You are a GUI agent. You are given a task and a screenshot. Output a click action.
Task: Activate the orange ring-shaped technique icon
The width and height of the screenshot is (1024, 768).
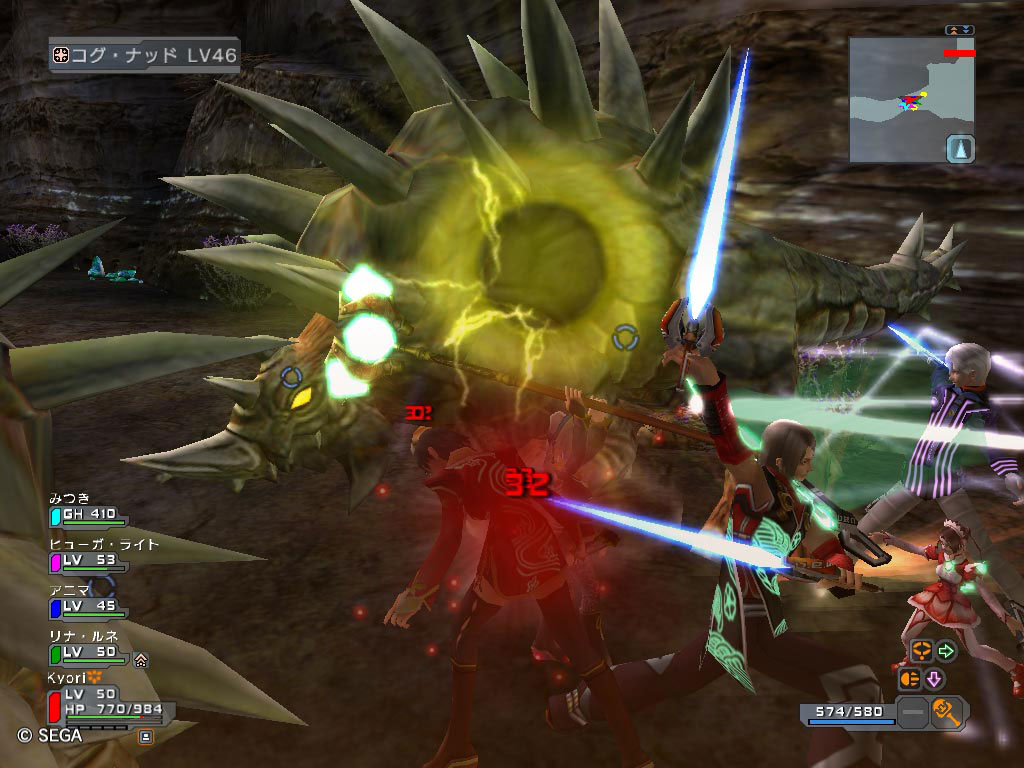click(x=921, y=652)
